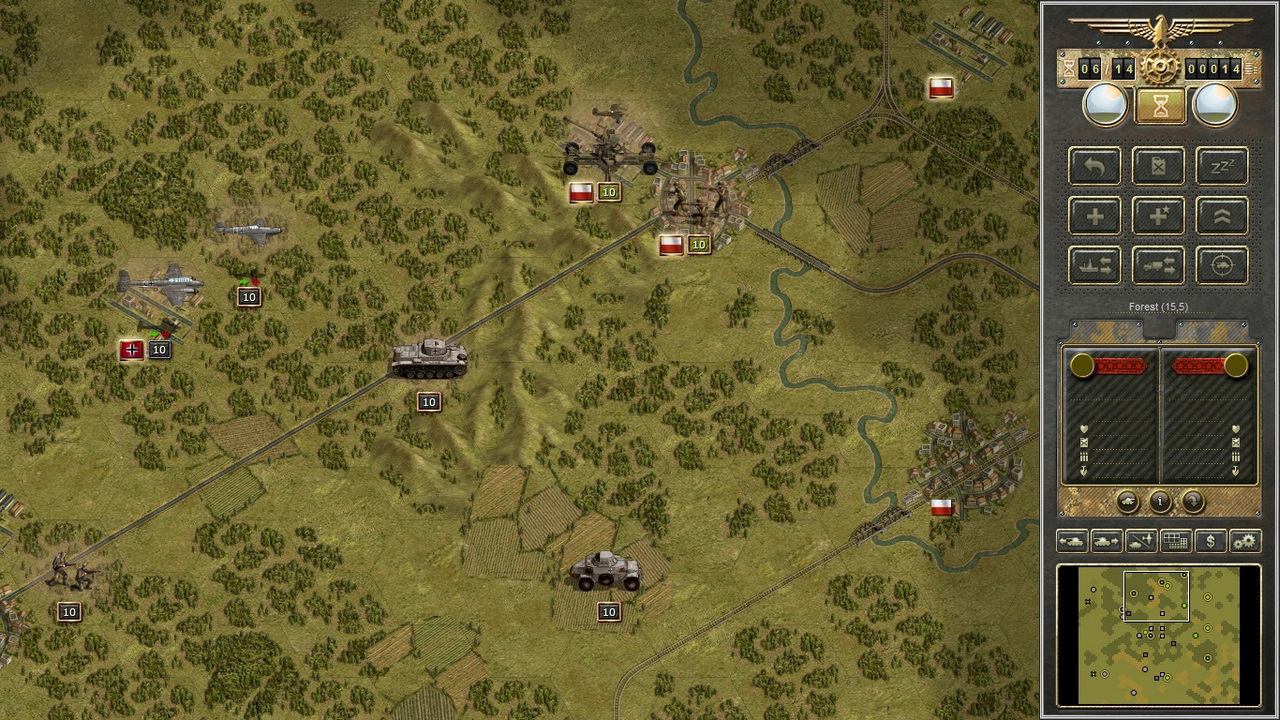
Task: Upgrade the unit with the chevrons button
Action: [x=1222, y=216]
